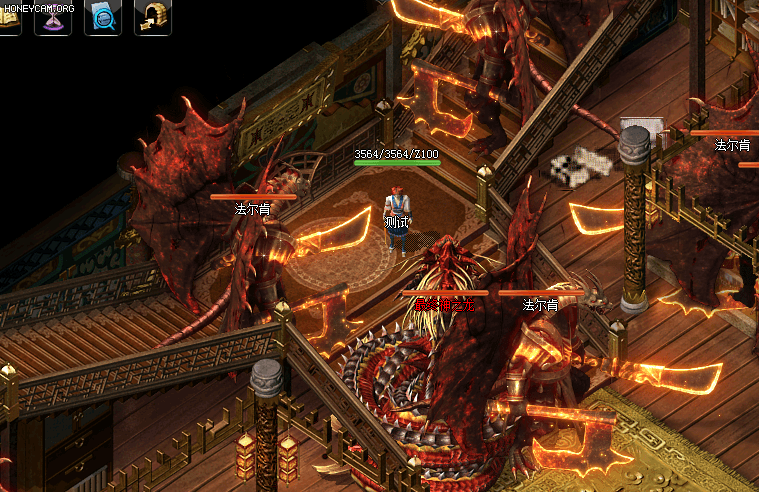This screenshot has height=492, width=759.
Task: Click the purple hourglass icon
Action: [53, 20]
